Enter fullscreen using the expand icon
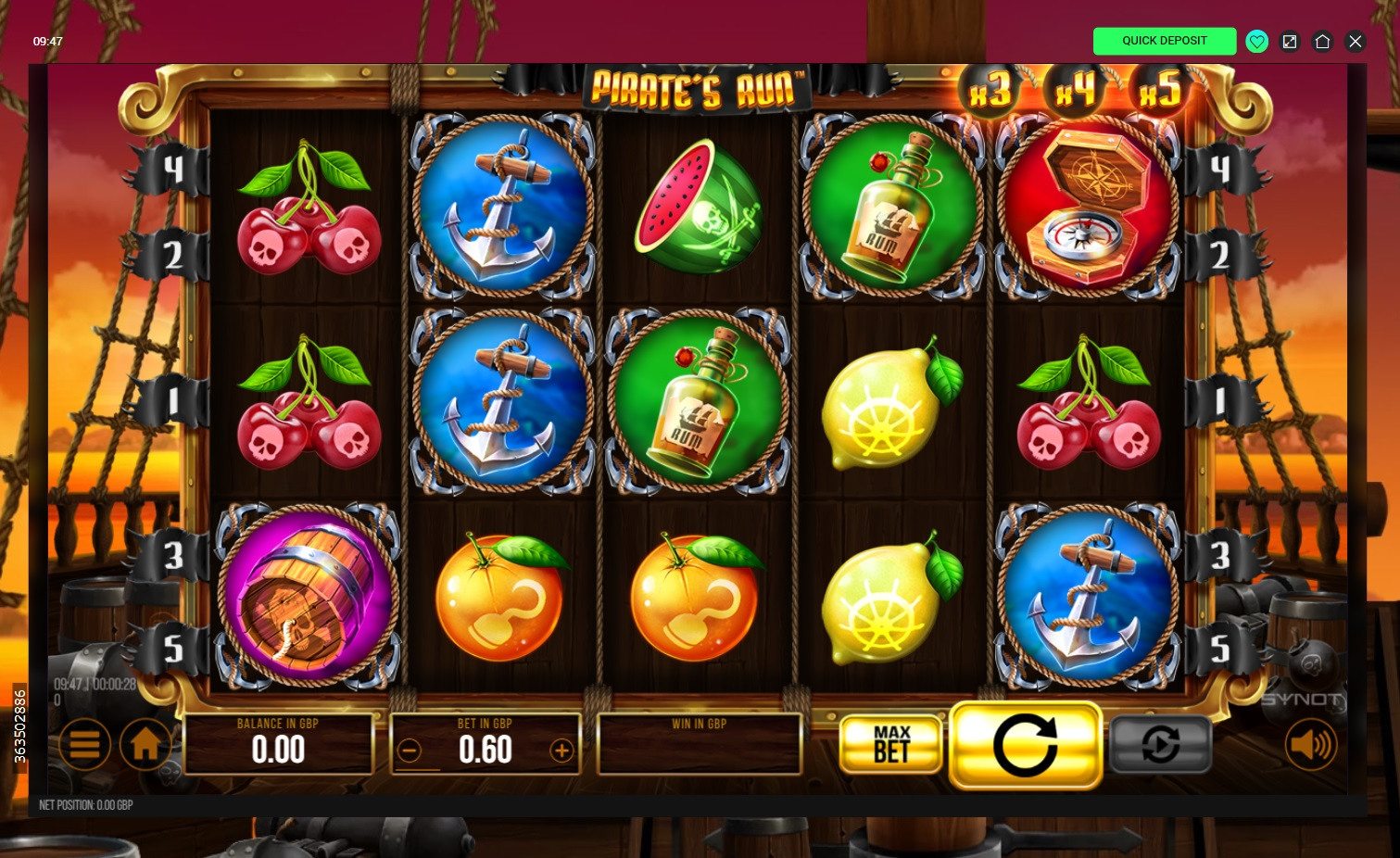Screen dimensions: 1400x858 [1290, 41]
